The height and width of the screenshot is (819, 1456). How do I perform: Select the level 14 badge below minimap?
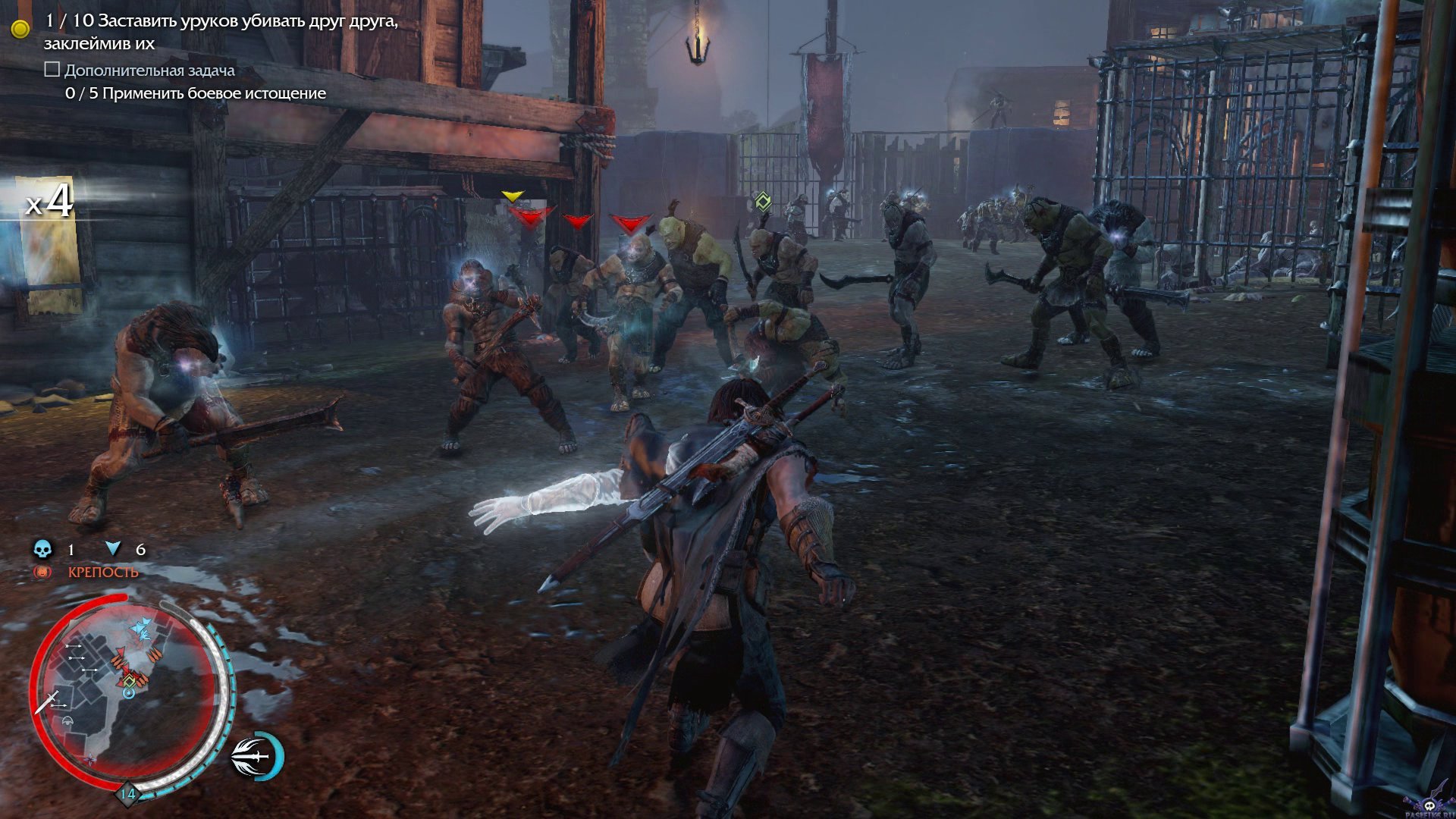pyautogui.click(x=127, y=794)
